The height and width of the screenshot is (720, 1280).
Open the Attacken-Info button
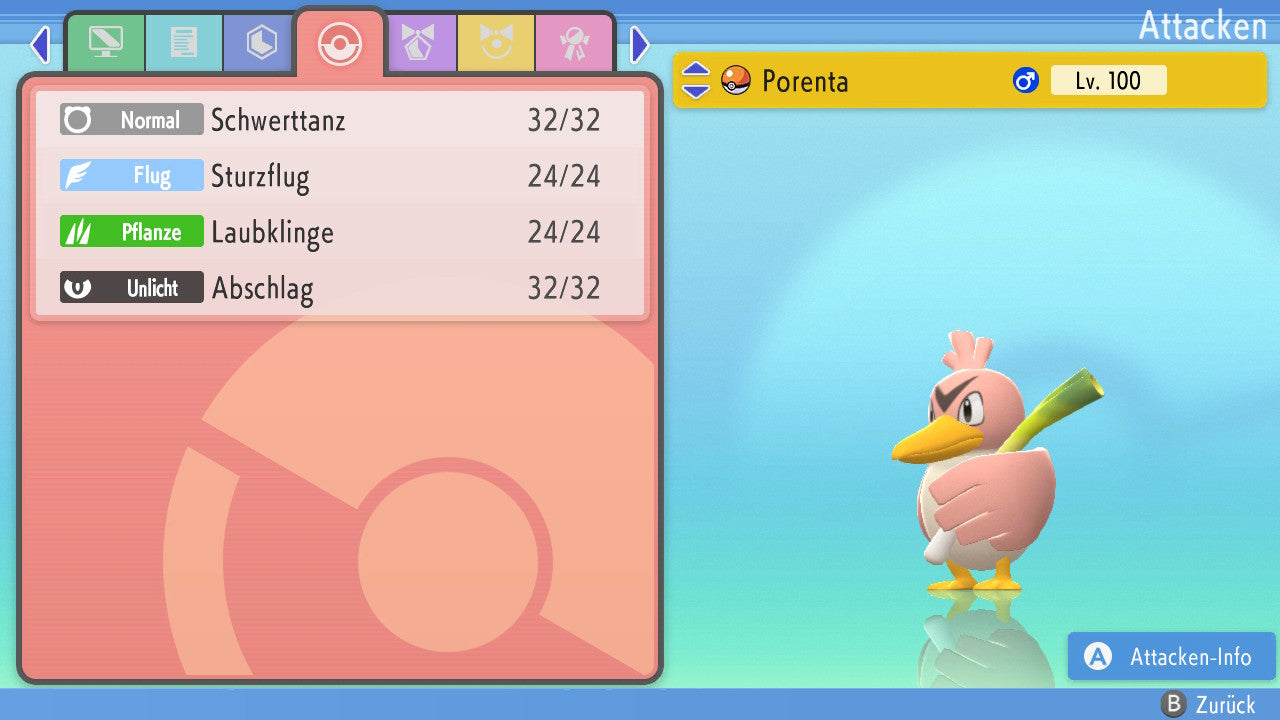coord(1171,657)
